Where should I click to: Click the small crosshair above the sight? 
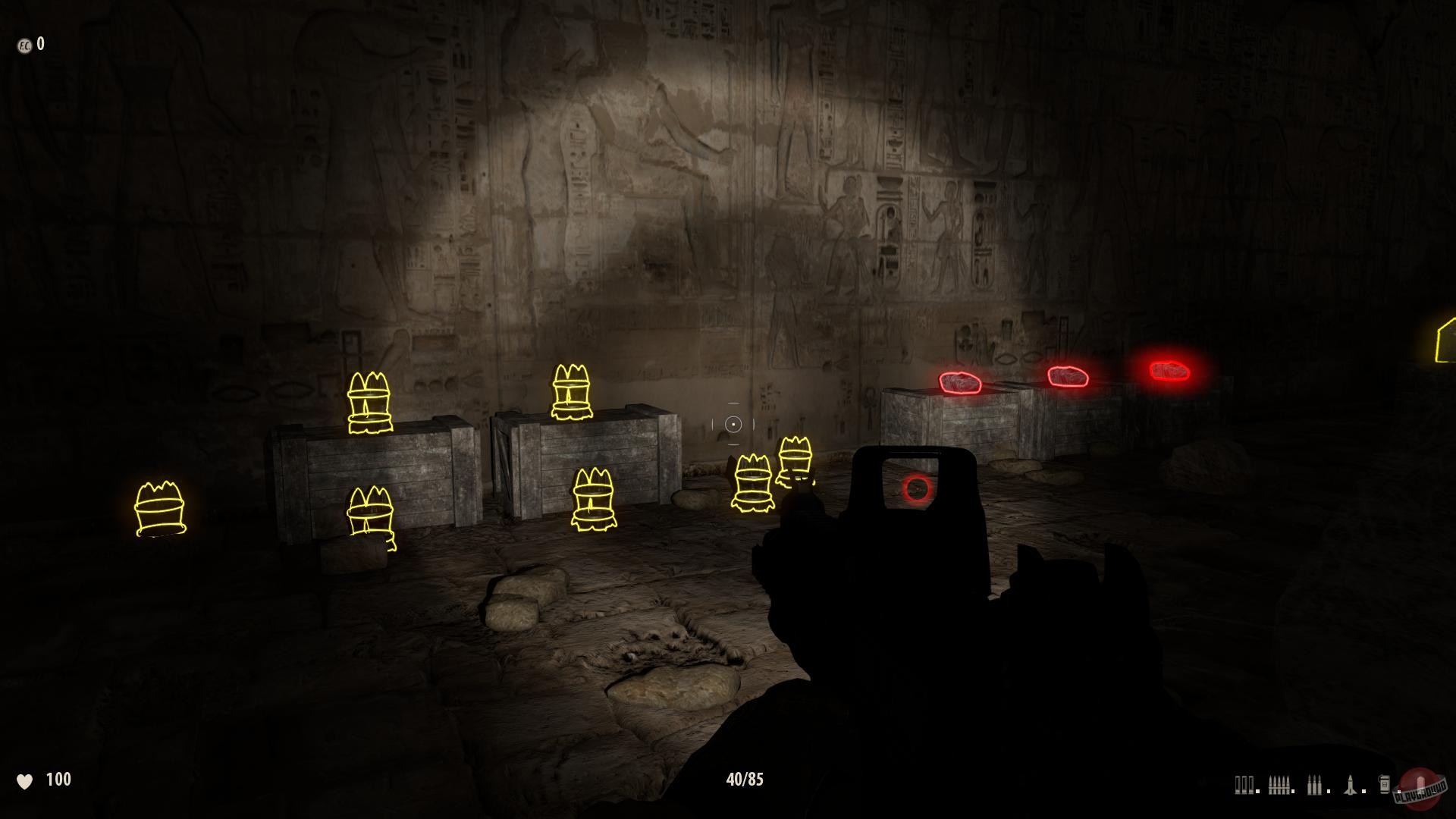point(732,424)
